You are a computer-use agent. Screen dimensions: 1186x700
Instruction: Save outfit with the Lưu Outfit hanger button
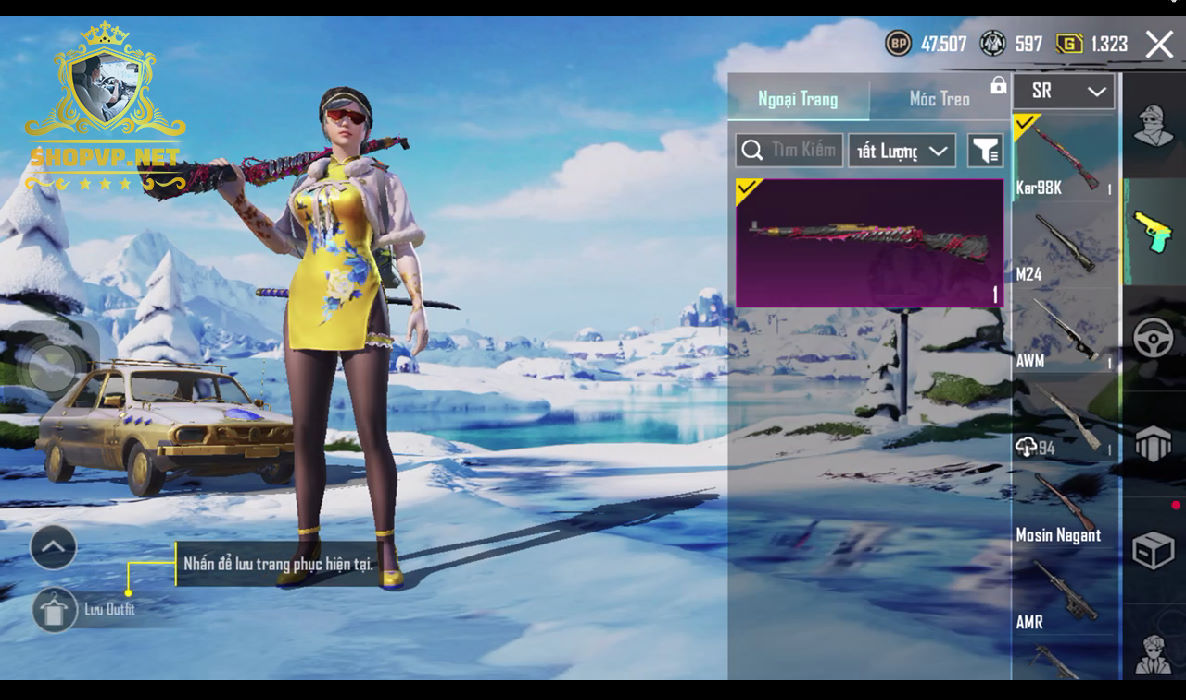(x=54, y=609)
